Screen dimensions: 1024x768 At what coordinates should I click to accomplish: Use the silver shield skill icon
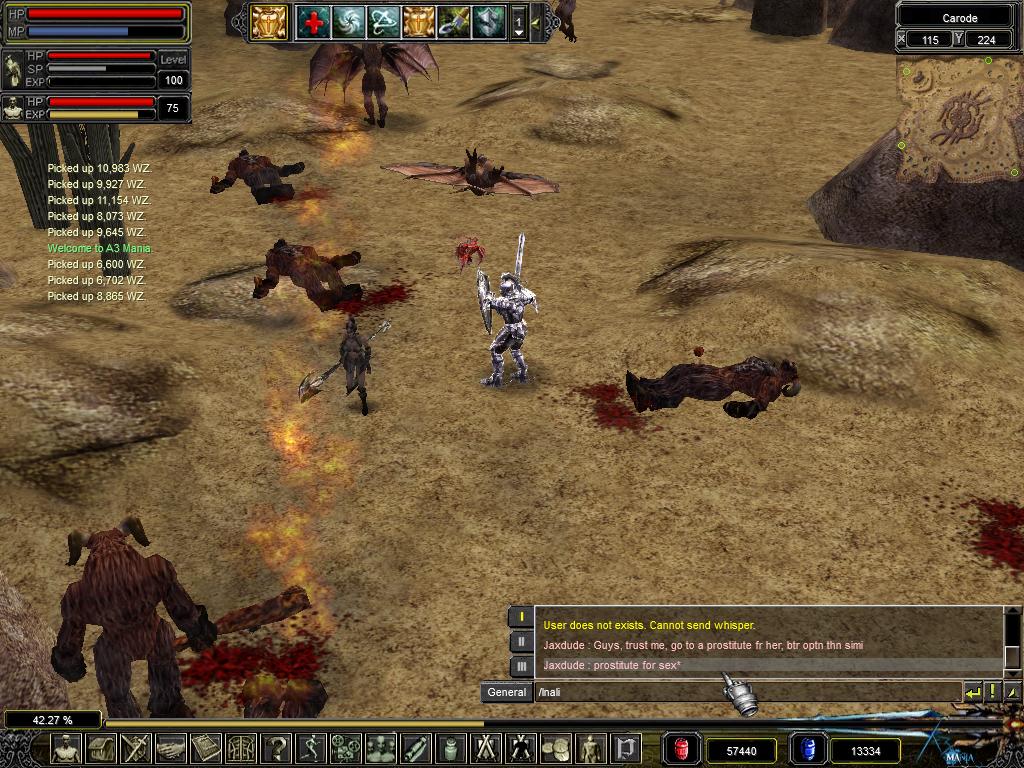click(x=489, y=21)
